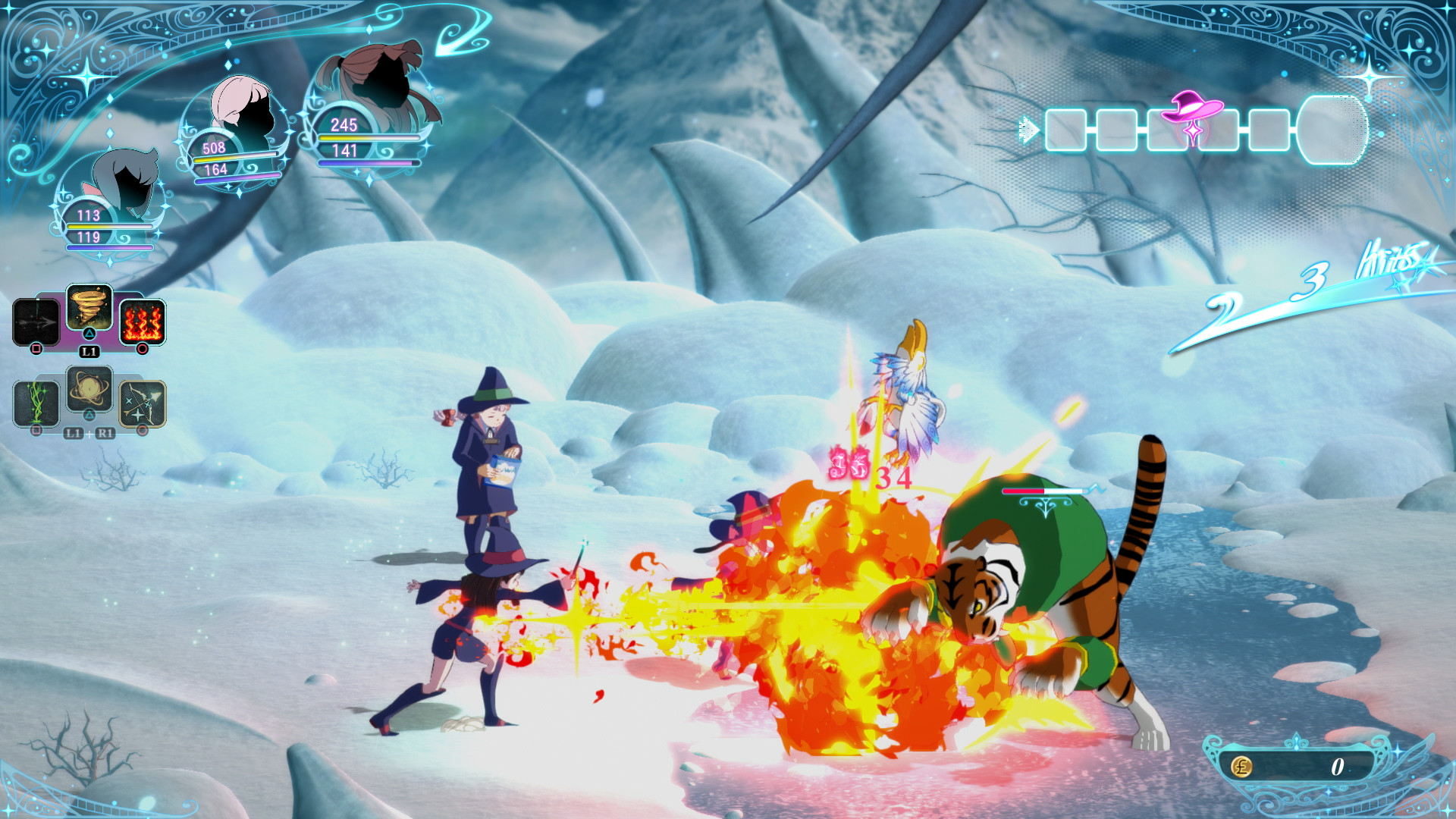
Task: Select the green vine spell icon
Action: [36, 403]
